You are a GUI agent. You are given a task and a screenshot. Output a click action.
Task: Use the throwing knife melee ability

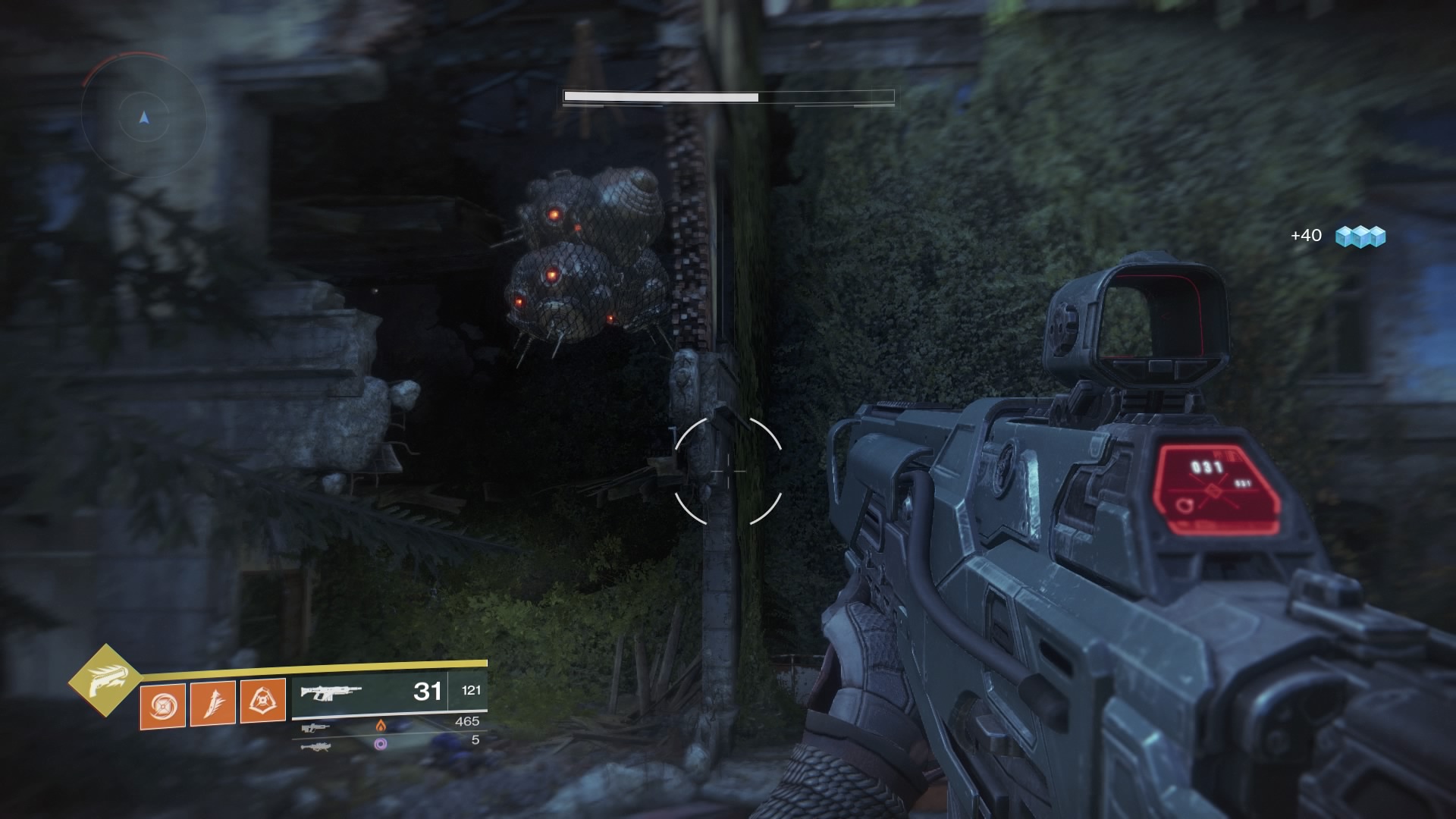point(212,703)
